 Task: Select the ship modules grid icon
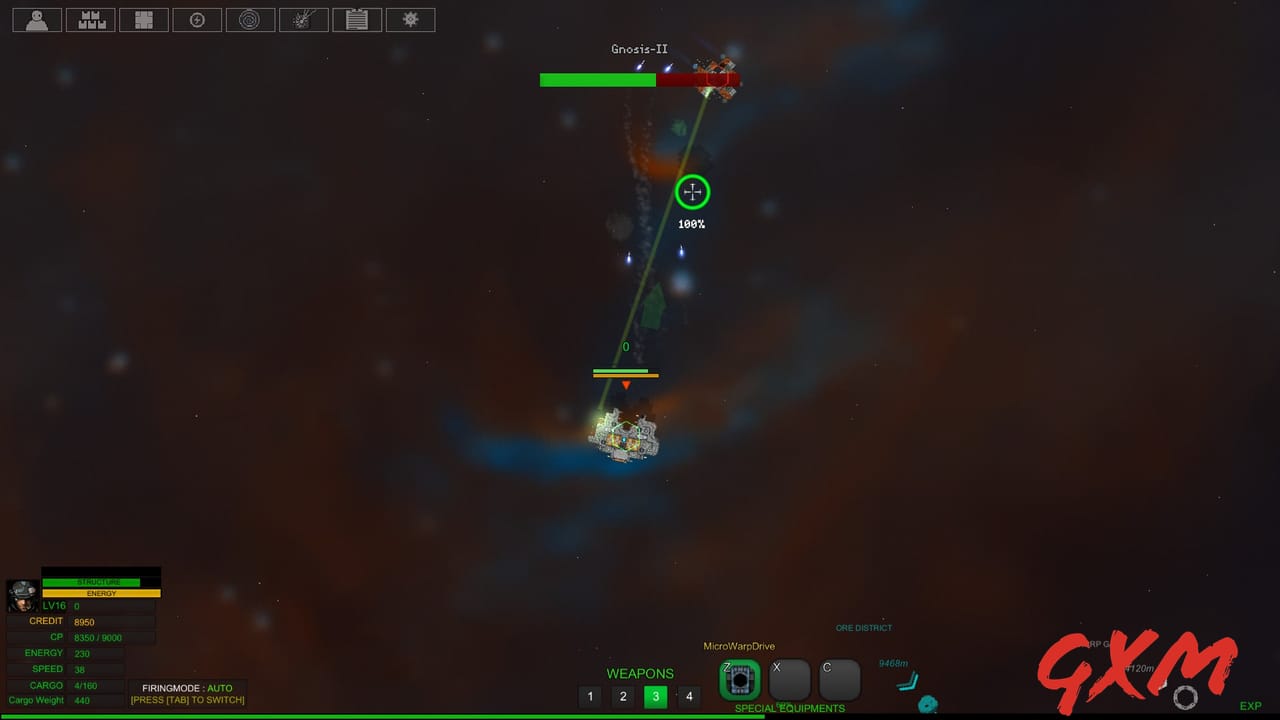144,19
